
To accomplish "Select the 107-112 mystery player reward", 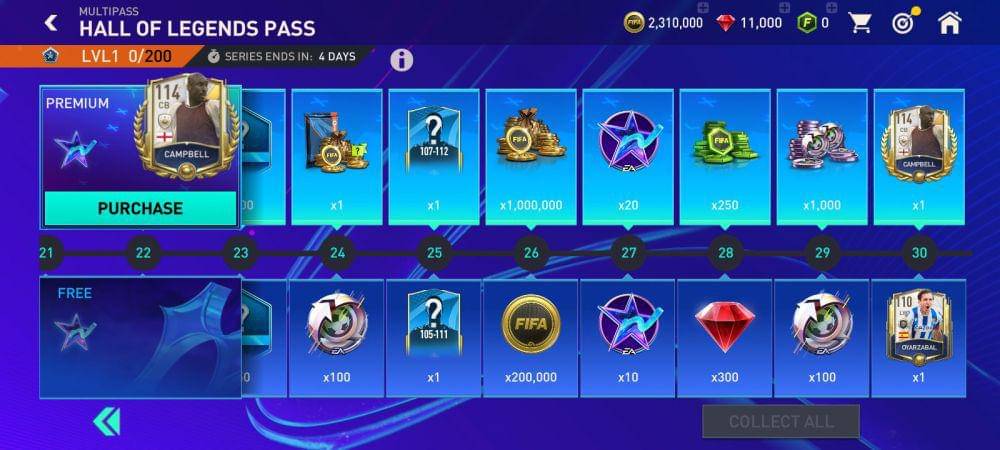I will click(434, 156).
